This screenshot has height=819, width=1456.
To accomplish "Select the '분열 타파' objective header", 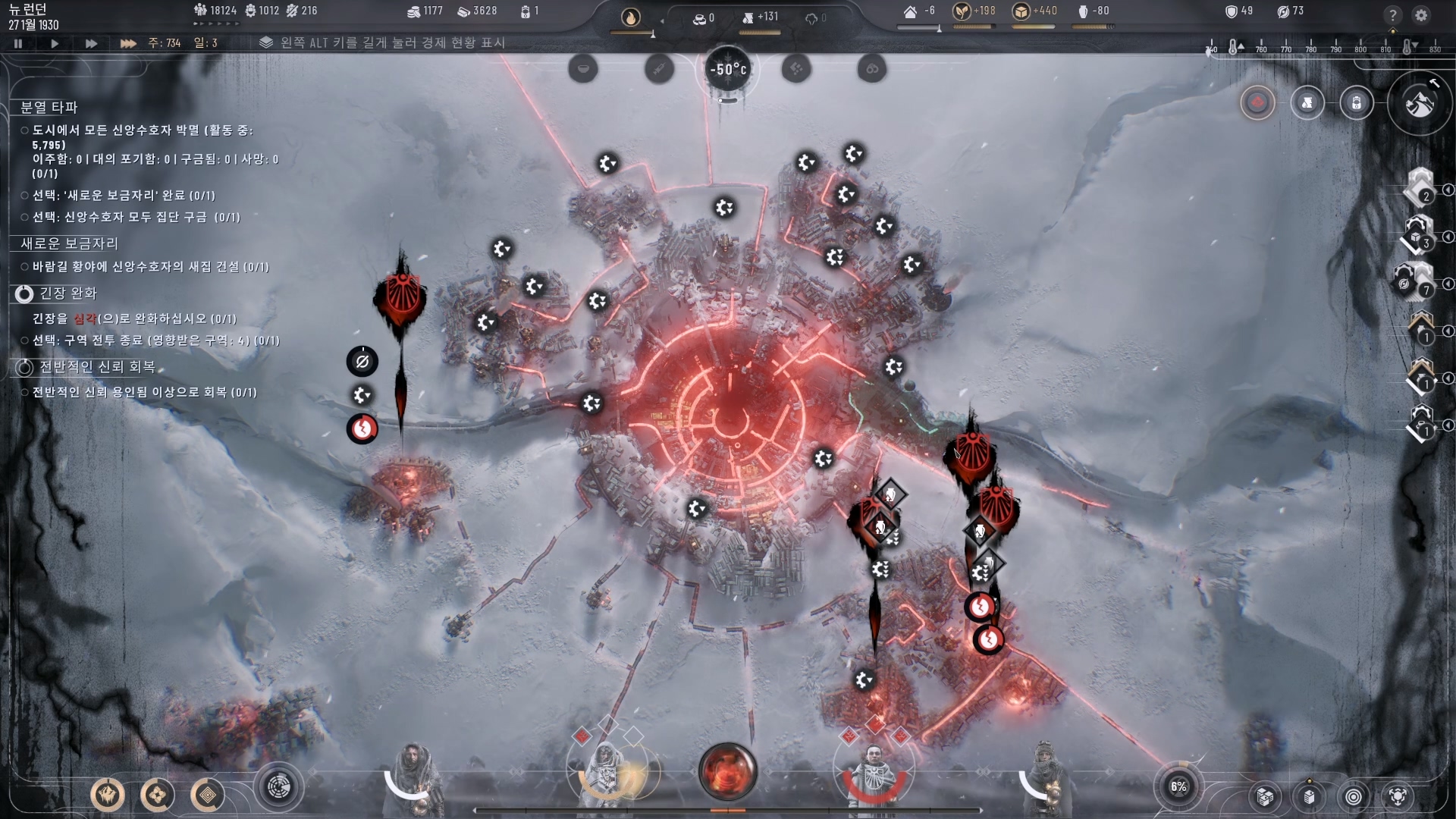I will (x=49, y=107).
